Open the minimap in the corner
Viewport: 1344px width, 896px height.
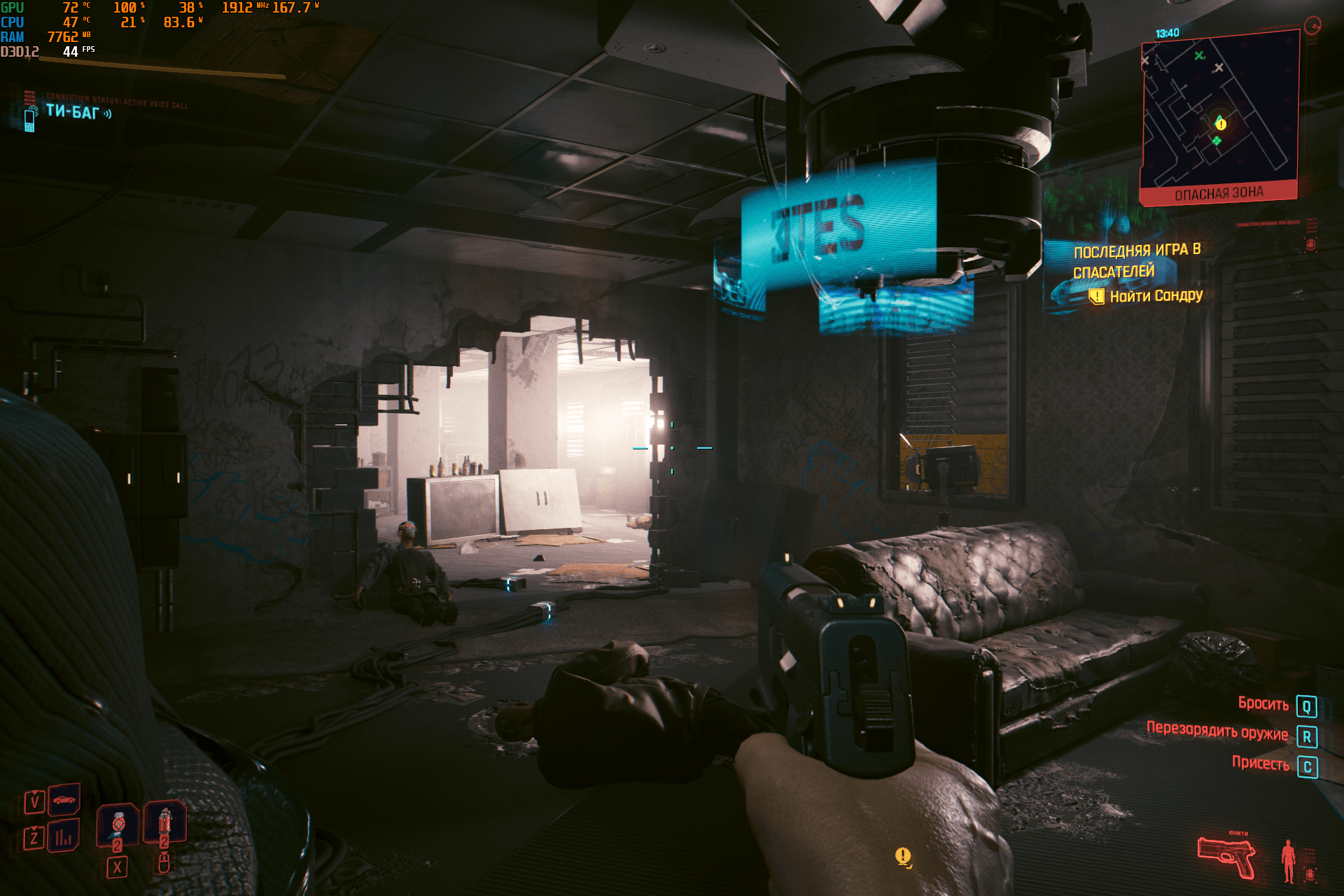[1219, 112]
